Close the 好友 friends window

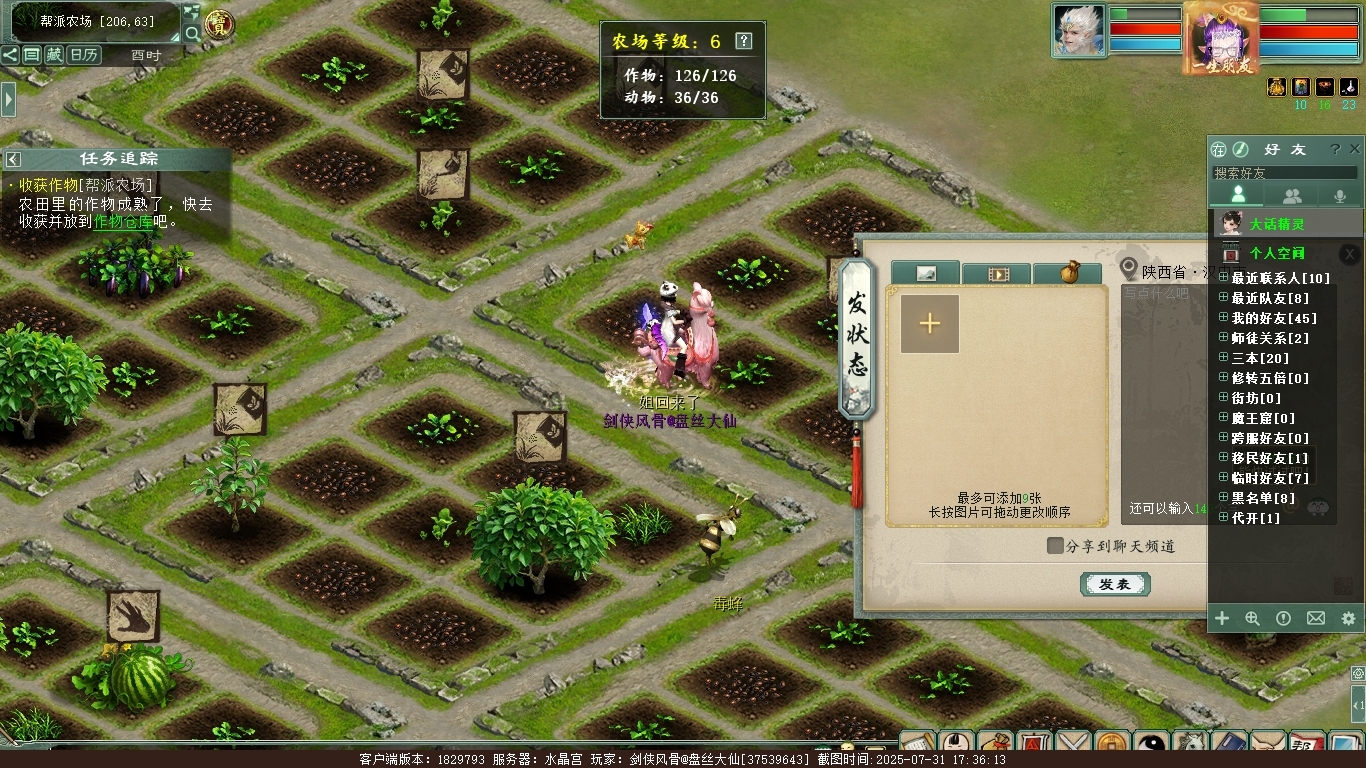1355,149
